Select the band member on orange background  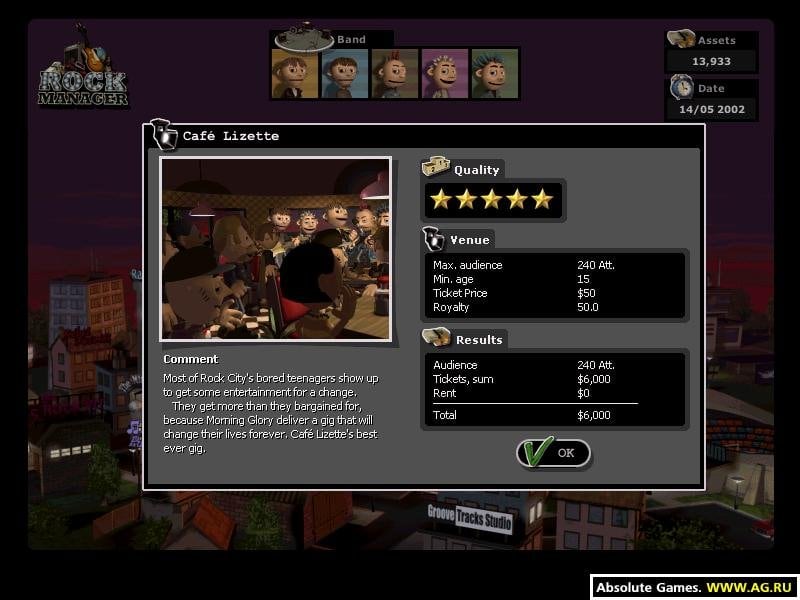(x=295, y=73)
